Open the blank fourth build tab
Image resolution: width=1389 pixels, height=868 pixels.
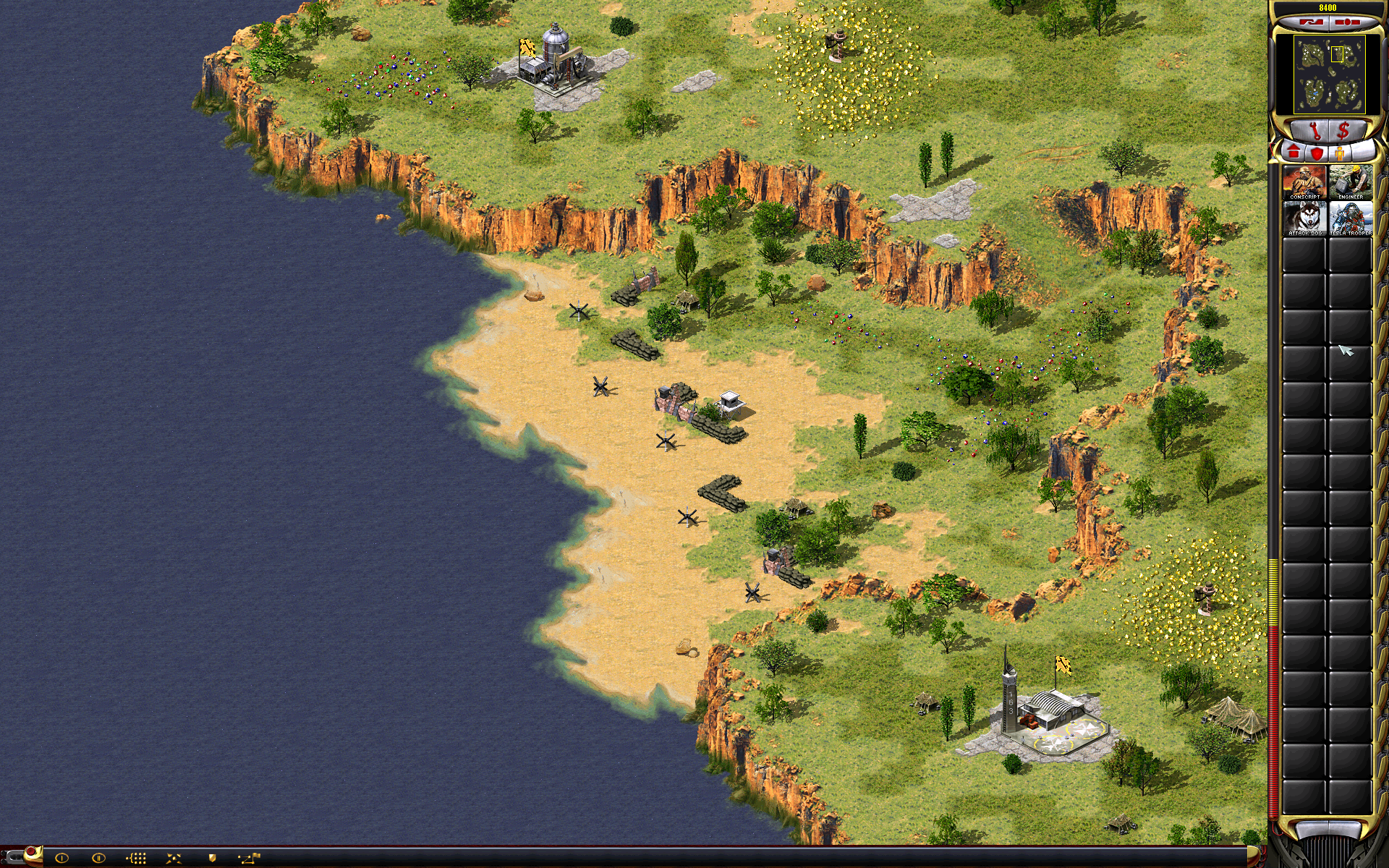pyautogui.click(x=1362, y=151)
